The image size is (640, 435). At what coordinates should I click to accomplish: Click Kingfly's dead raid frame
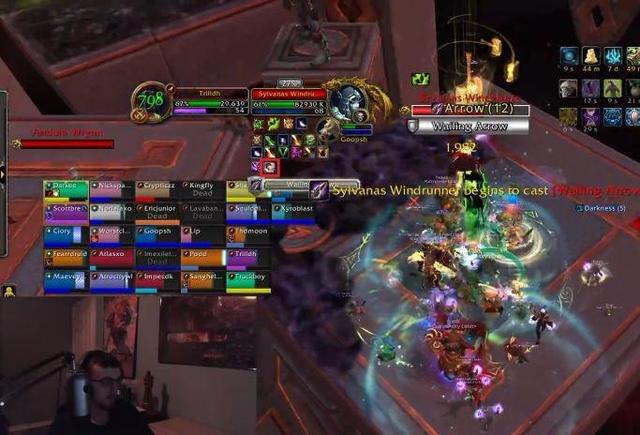coord(202,188)
